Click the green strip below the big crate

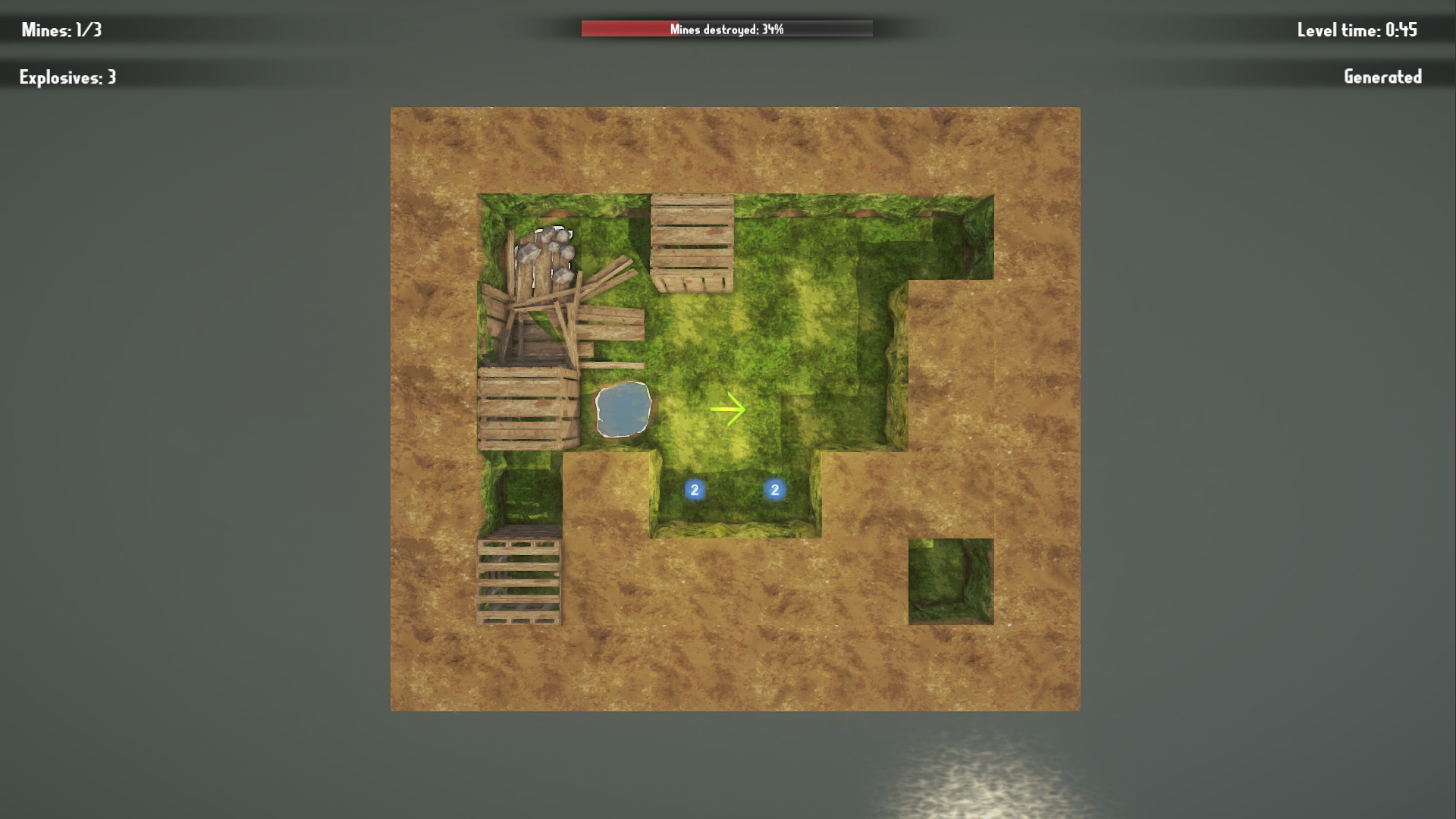523,485
